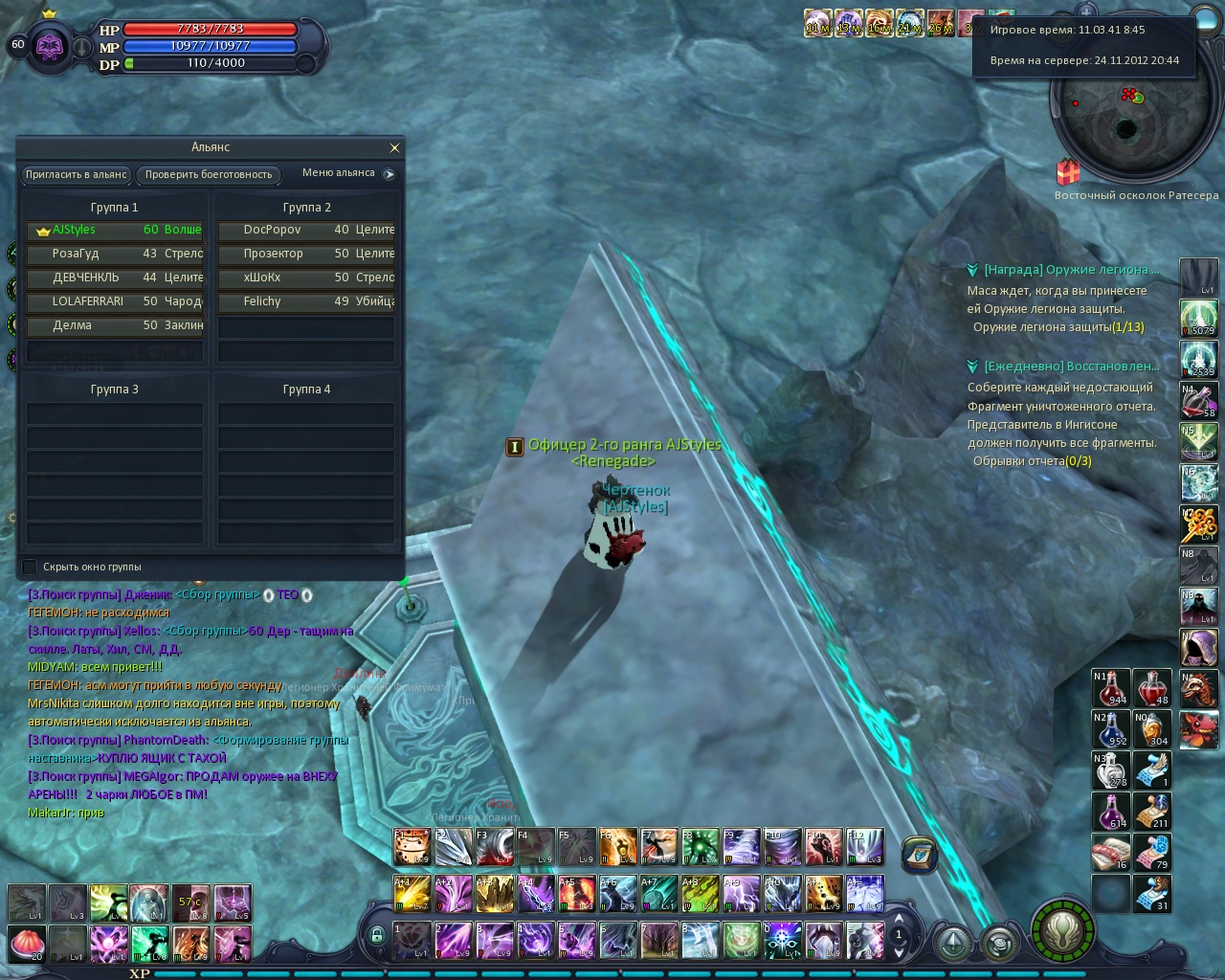Select alliance member DocPopov
The width and height of the screenshot is (1225, 980).
coord(306,231)
